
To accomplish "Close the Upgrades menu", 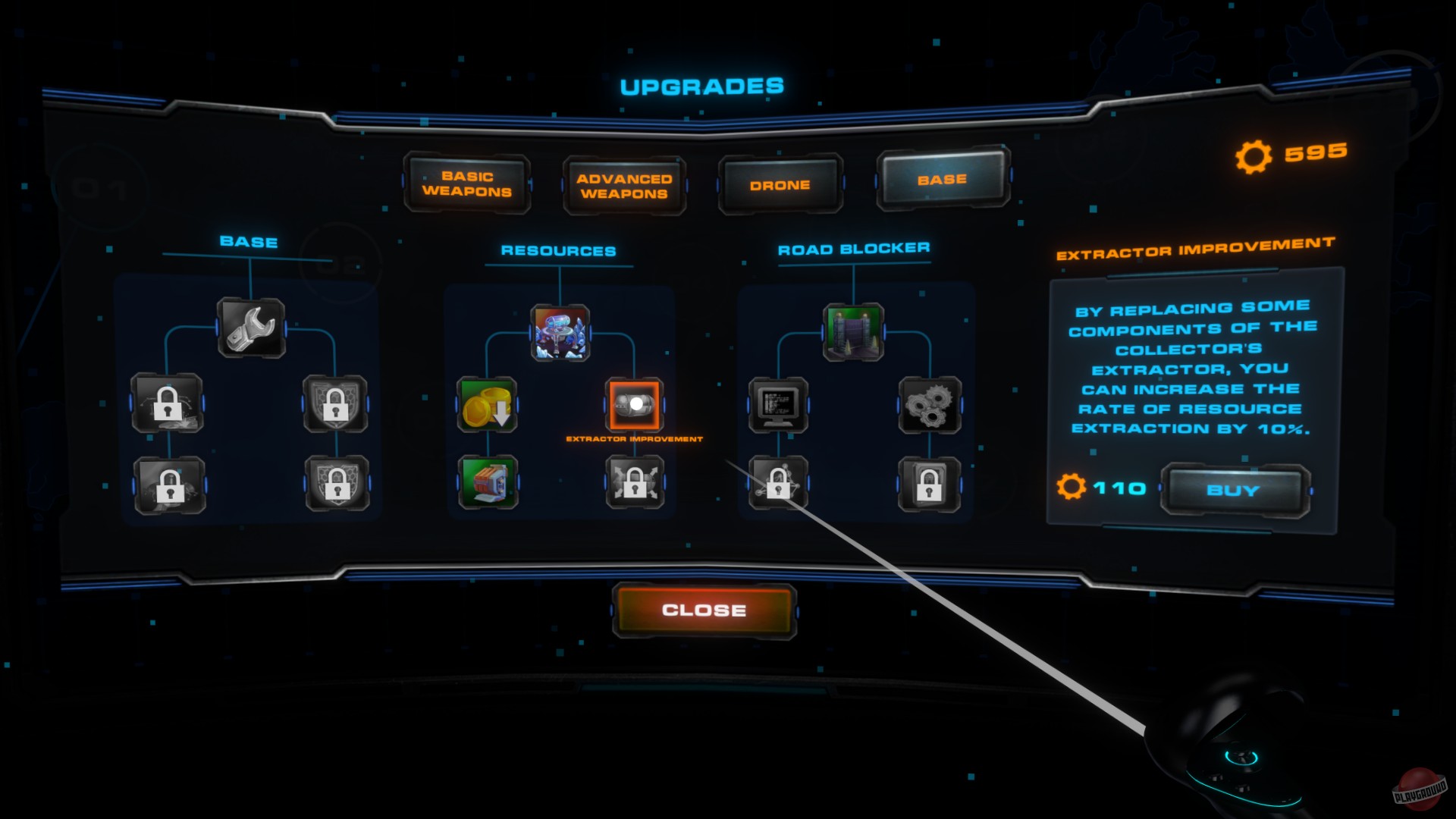I will 704,609.
